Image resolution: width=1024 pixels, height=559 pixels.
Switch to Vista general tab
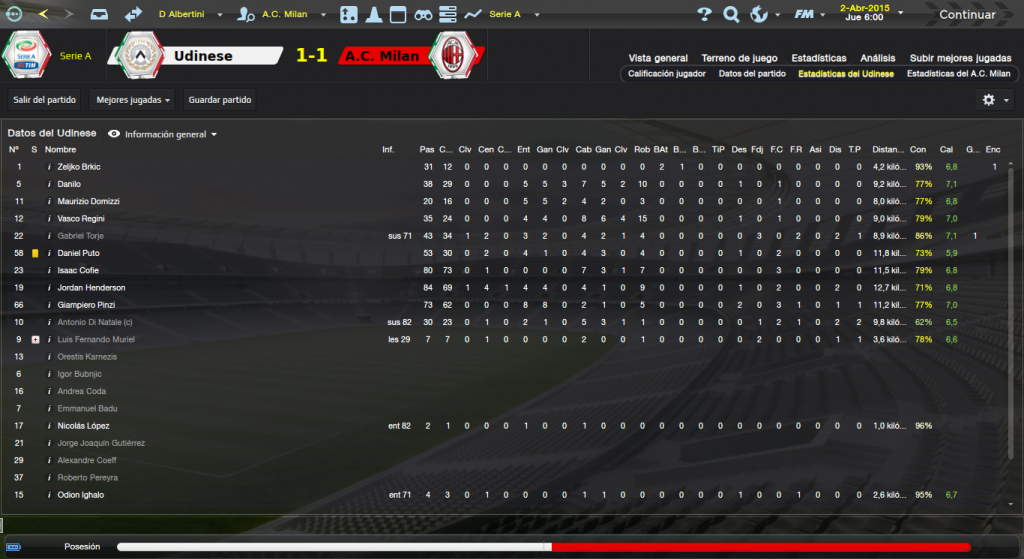pyautogui.click(x=658, y=58)
